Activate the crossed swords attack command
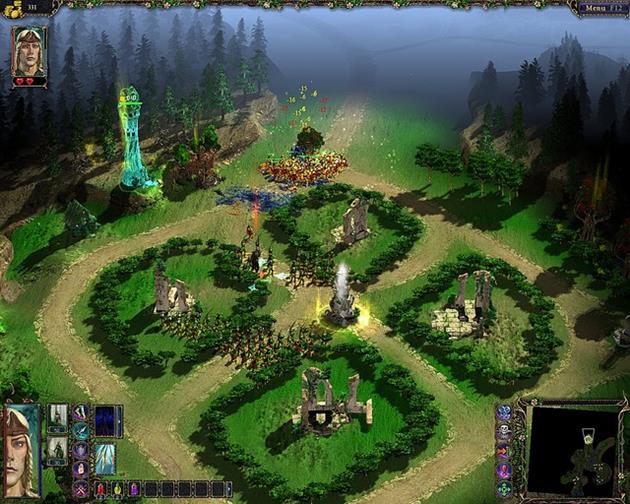The height and width of the screenshot is (504, 630). coord(80,490)
